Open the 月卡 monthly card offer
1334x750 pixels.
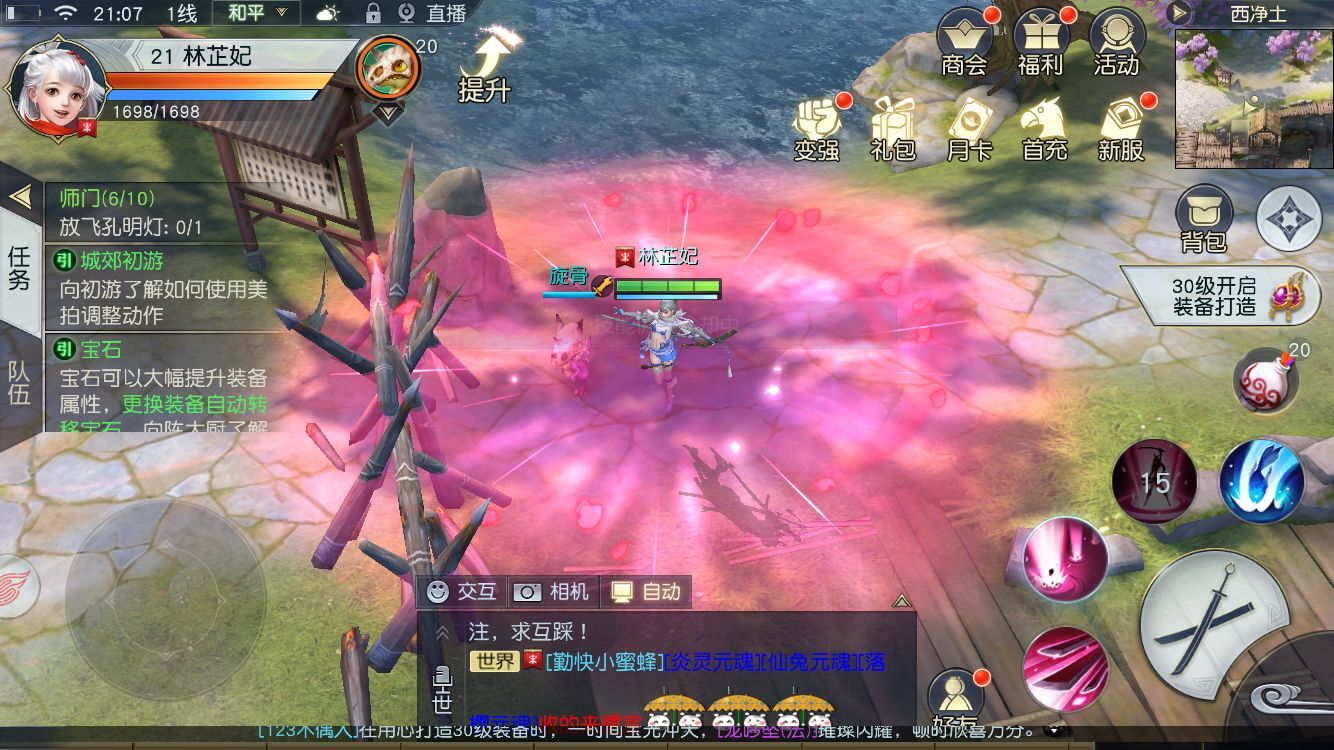pyautogui.click(x=968, y=128)
